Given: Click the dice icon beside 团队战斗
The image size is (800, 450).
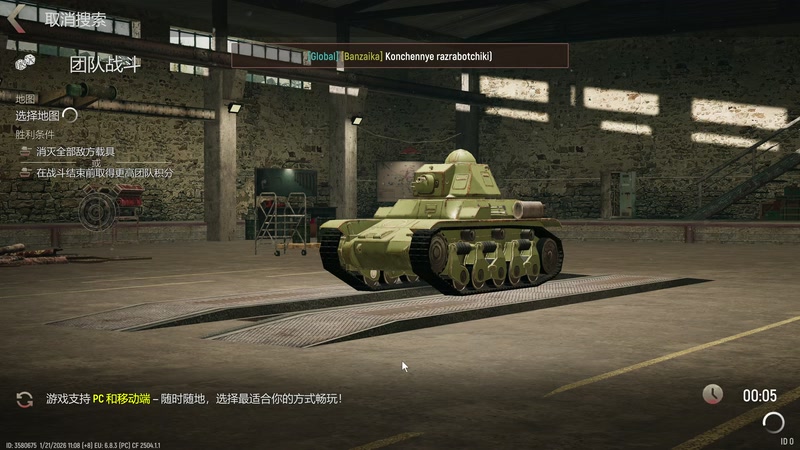Looking at the screenshot, I should 25,63.
